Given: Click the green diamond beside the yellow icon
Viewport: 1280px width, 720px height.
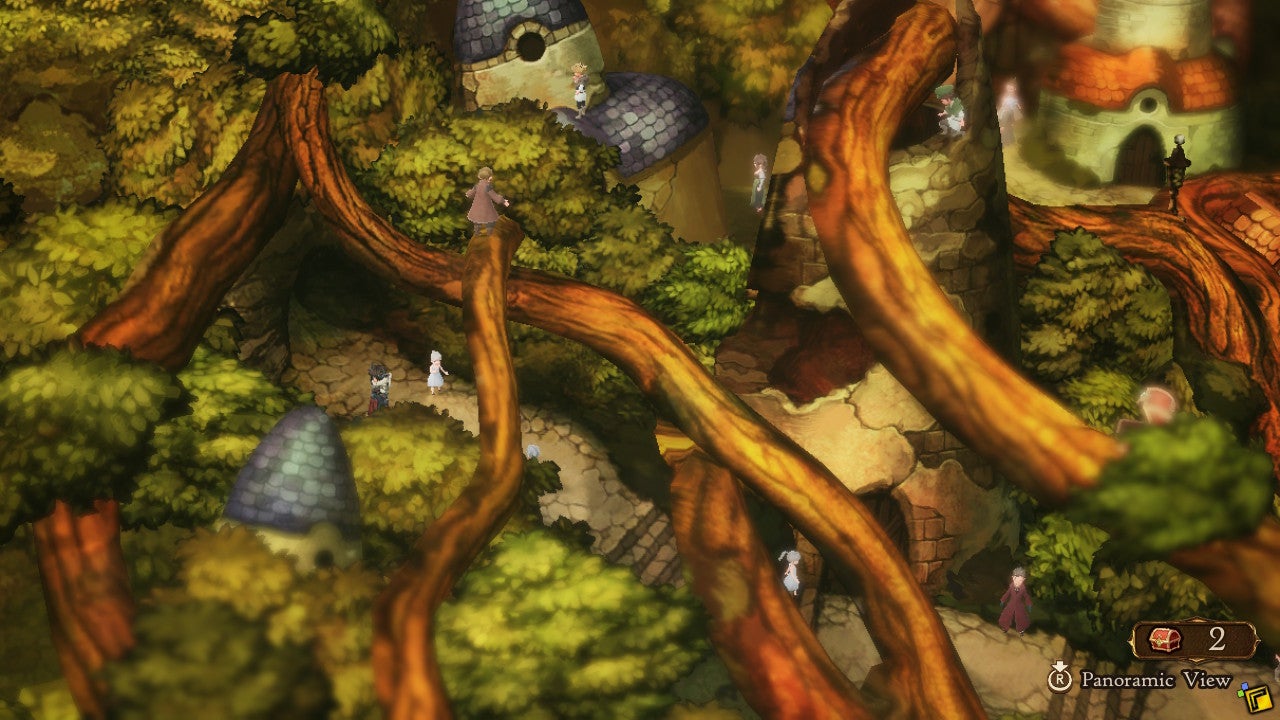Looking at the screenshot, I should point(1240,694).
